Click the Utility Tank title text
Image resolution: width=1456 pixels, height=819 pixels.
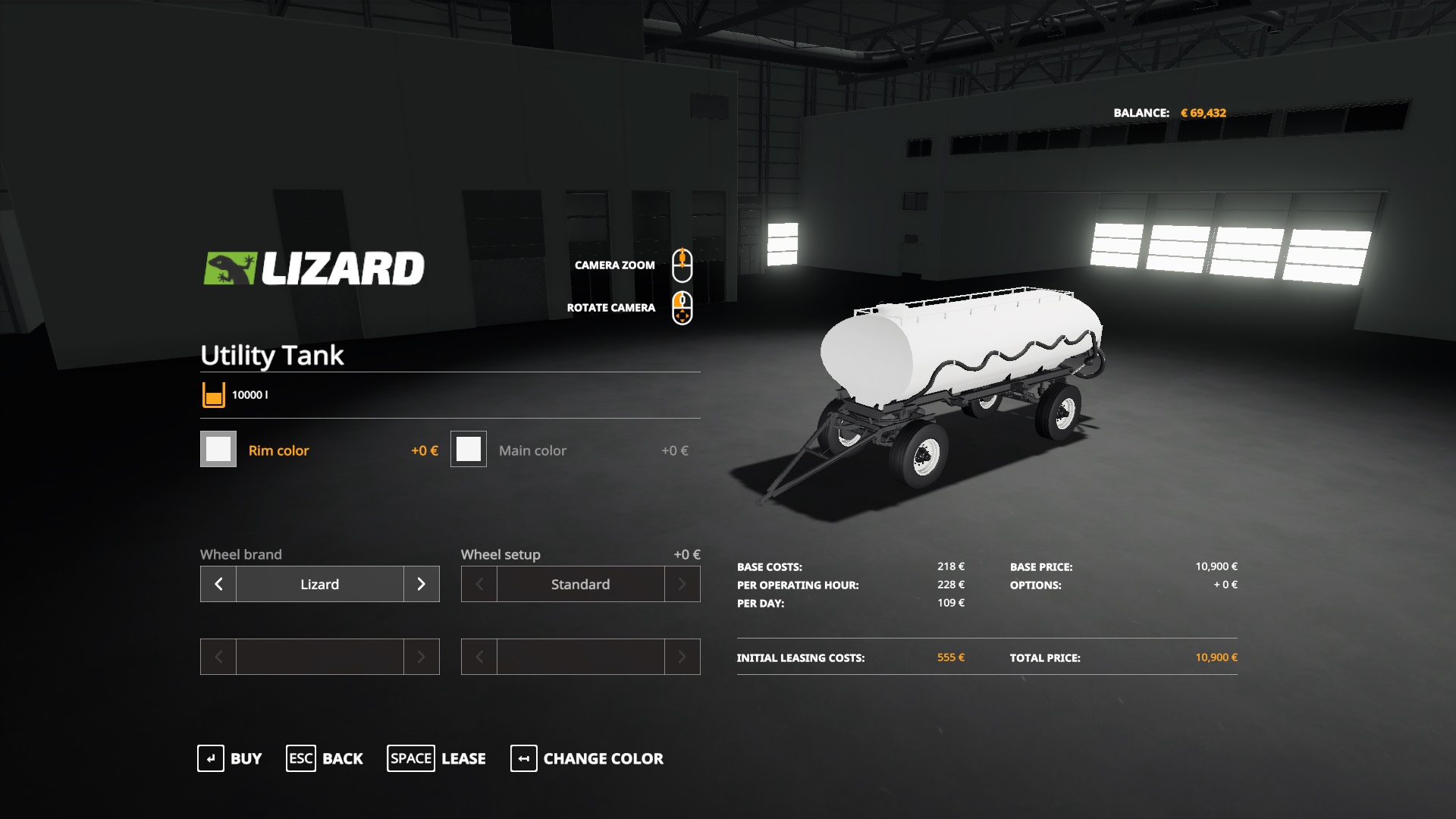coord(271,356)
